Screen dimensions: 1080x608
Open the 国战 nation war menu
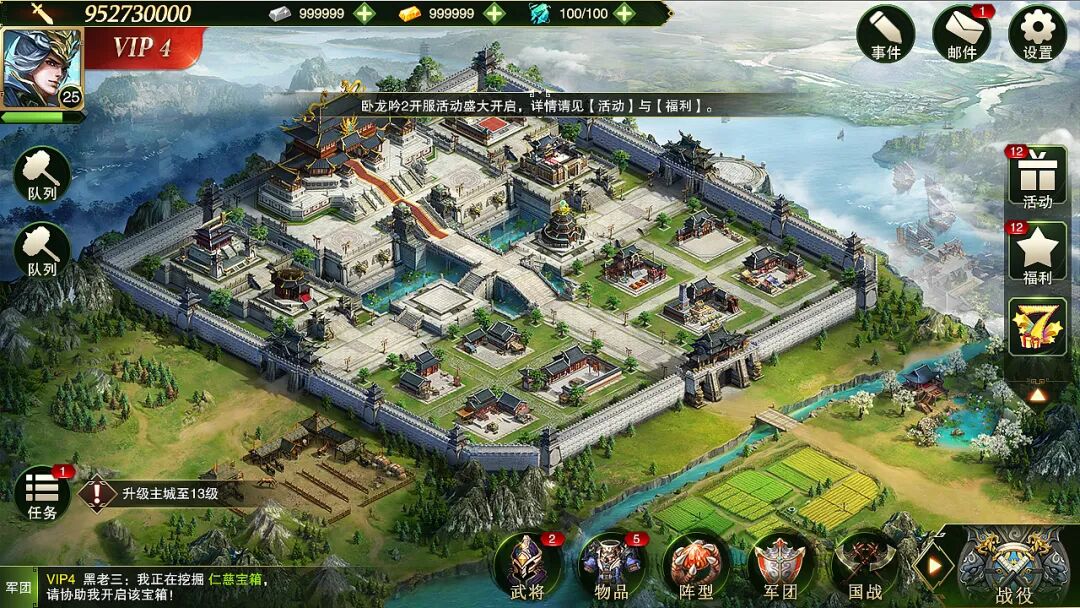[865, 565]
